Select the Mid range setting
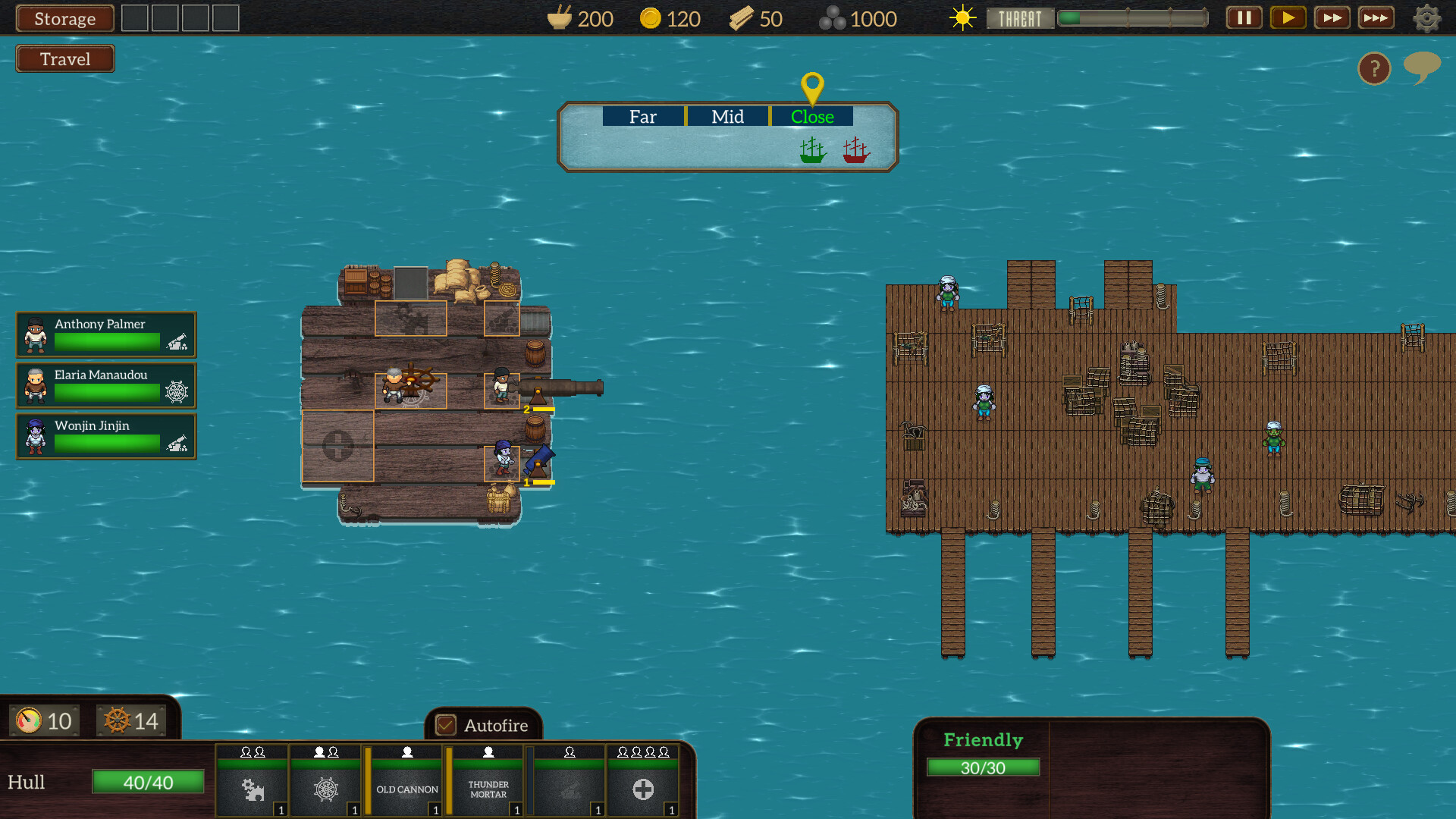This screenshot has height=819, width=1456. (726, 116)
